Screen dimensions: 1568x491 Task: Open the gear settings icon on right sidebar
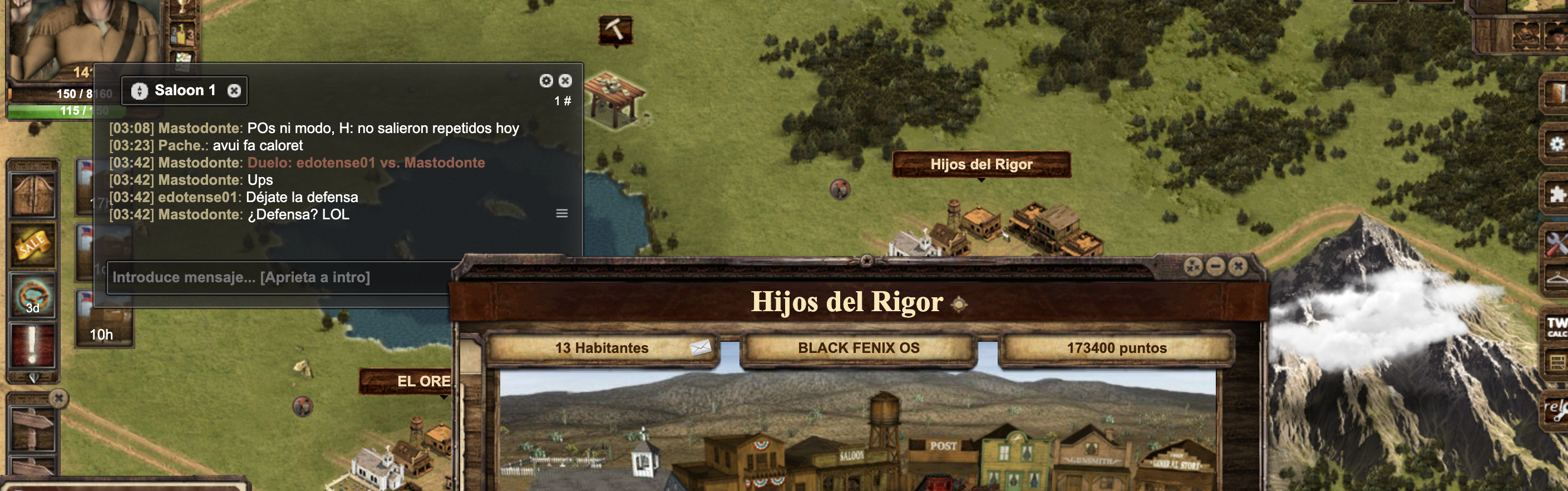pyautogui.click(x=1556, y=144)
